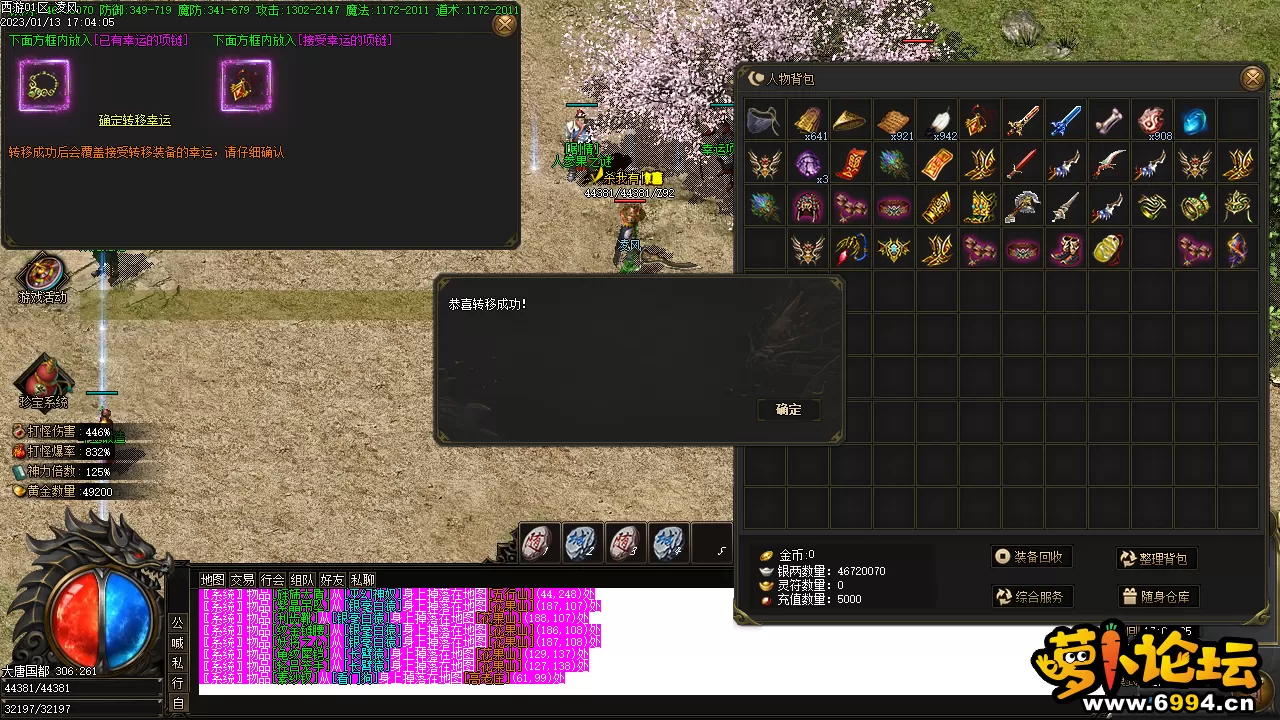Image resolution: width=1280 pixels, height=720 pixels.
Task: Use the first hotbar stone slot
Action: (538, 543)
